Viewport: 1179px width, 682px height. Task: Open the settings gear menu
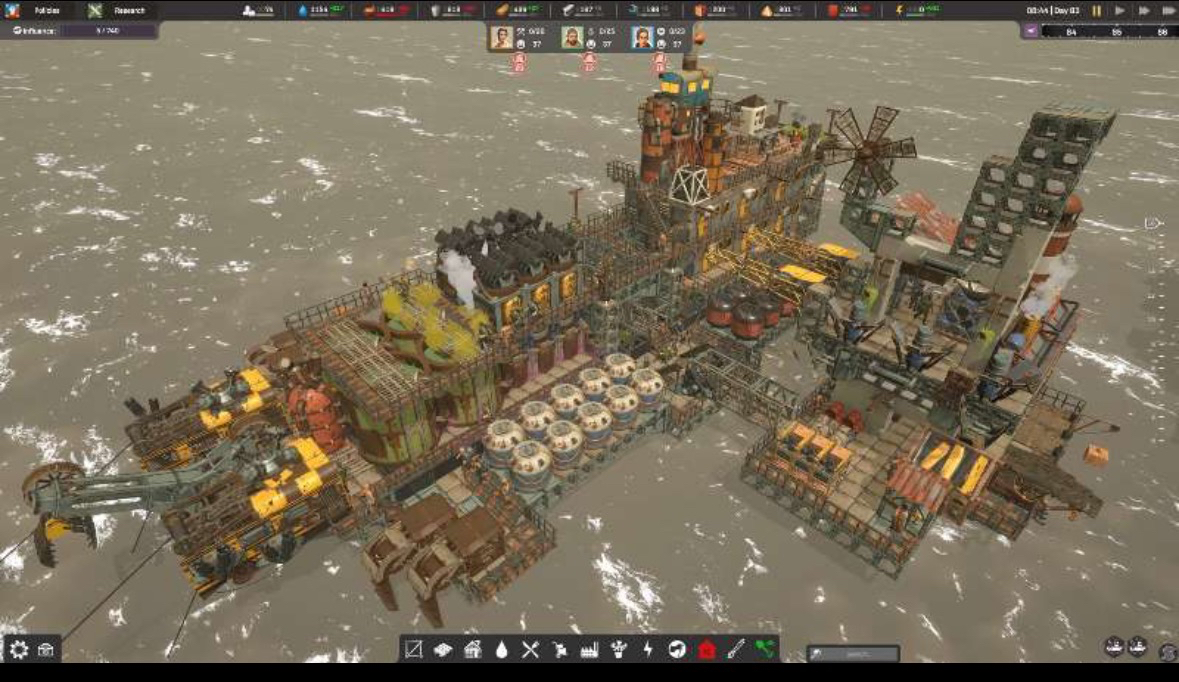click(18, 649)
